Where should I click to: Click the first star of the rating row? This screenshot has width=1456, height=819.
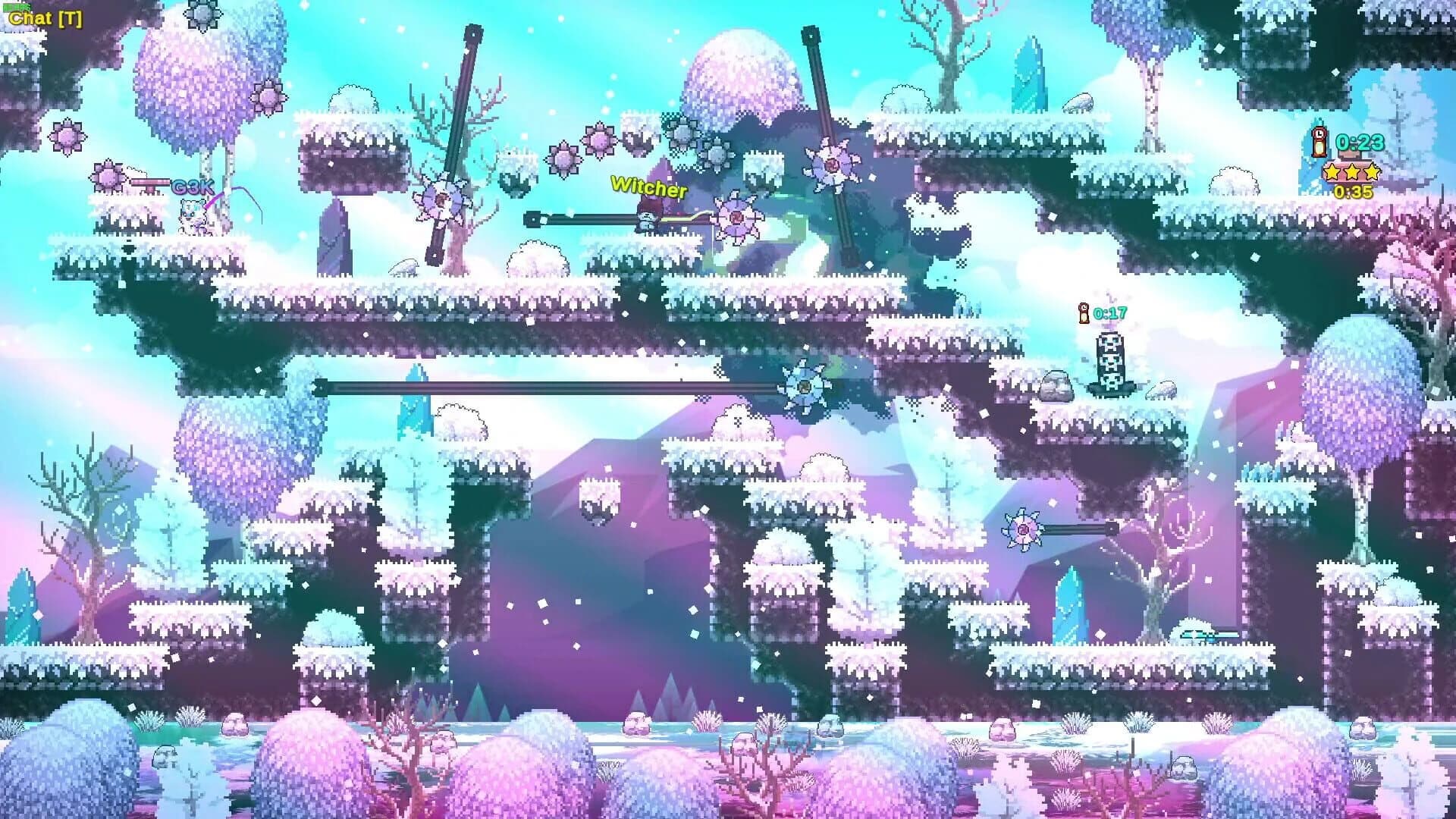1332,172
